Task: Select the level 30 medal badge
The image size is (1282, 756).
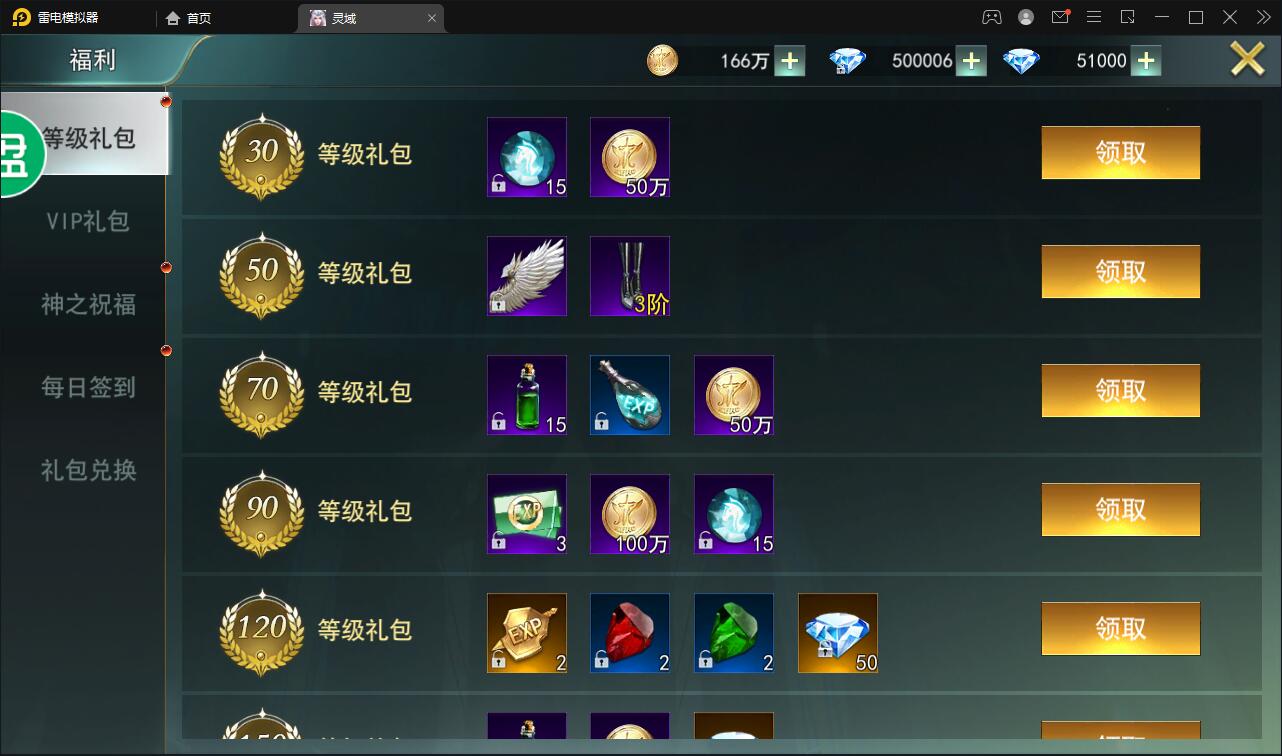Action: [260, 156]
